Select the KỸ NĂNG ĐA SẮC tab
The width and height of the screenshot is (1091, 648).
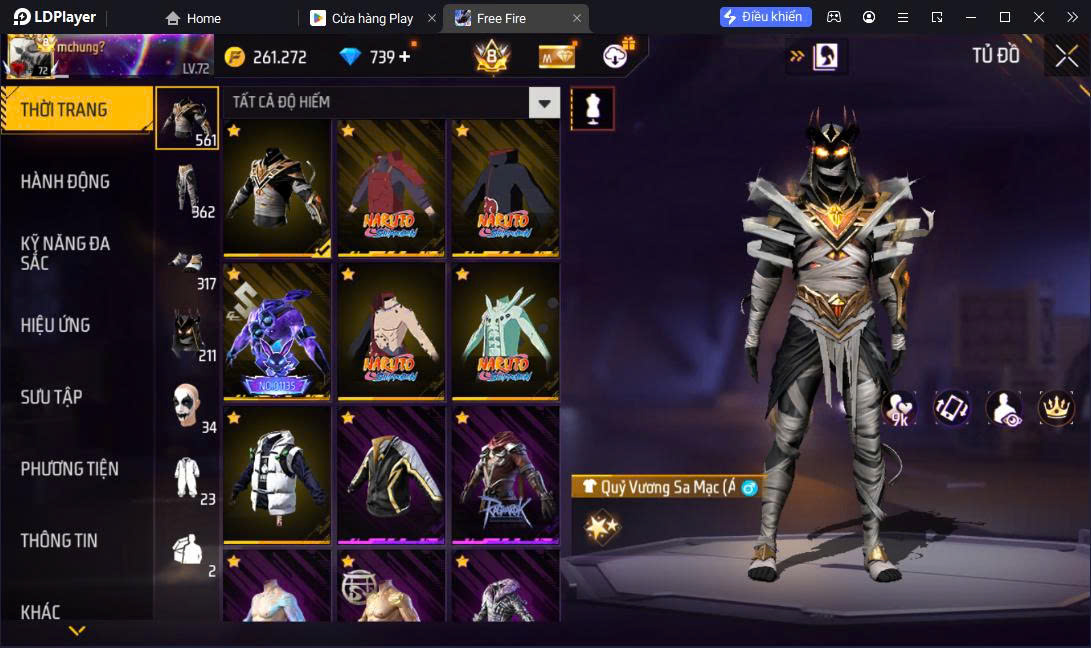[x=66, y=253]
